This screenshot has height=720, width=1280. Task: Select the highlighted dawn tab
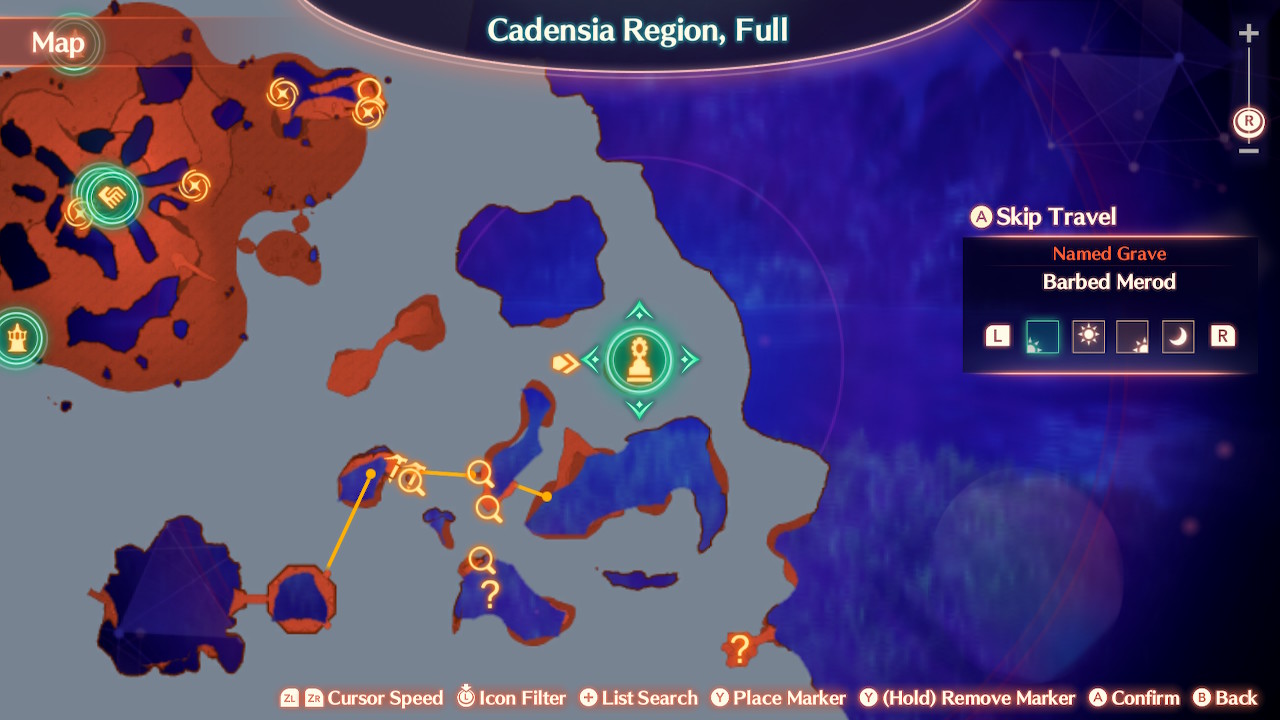[x=1043, y=336]
